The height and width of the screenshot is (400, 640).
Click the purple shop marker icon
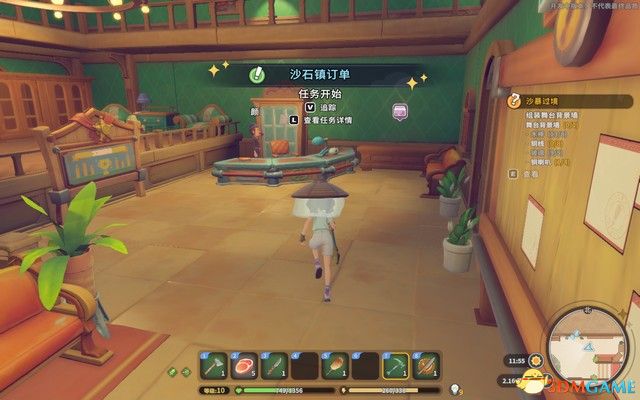click(x=400, y=110)
